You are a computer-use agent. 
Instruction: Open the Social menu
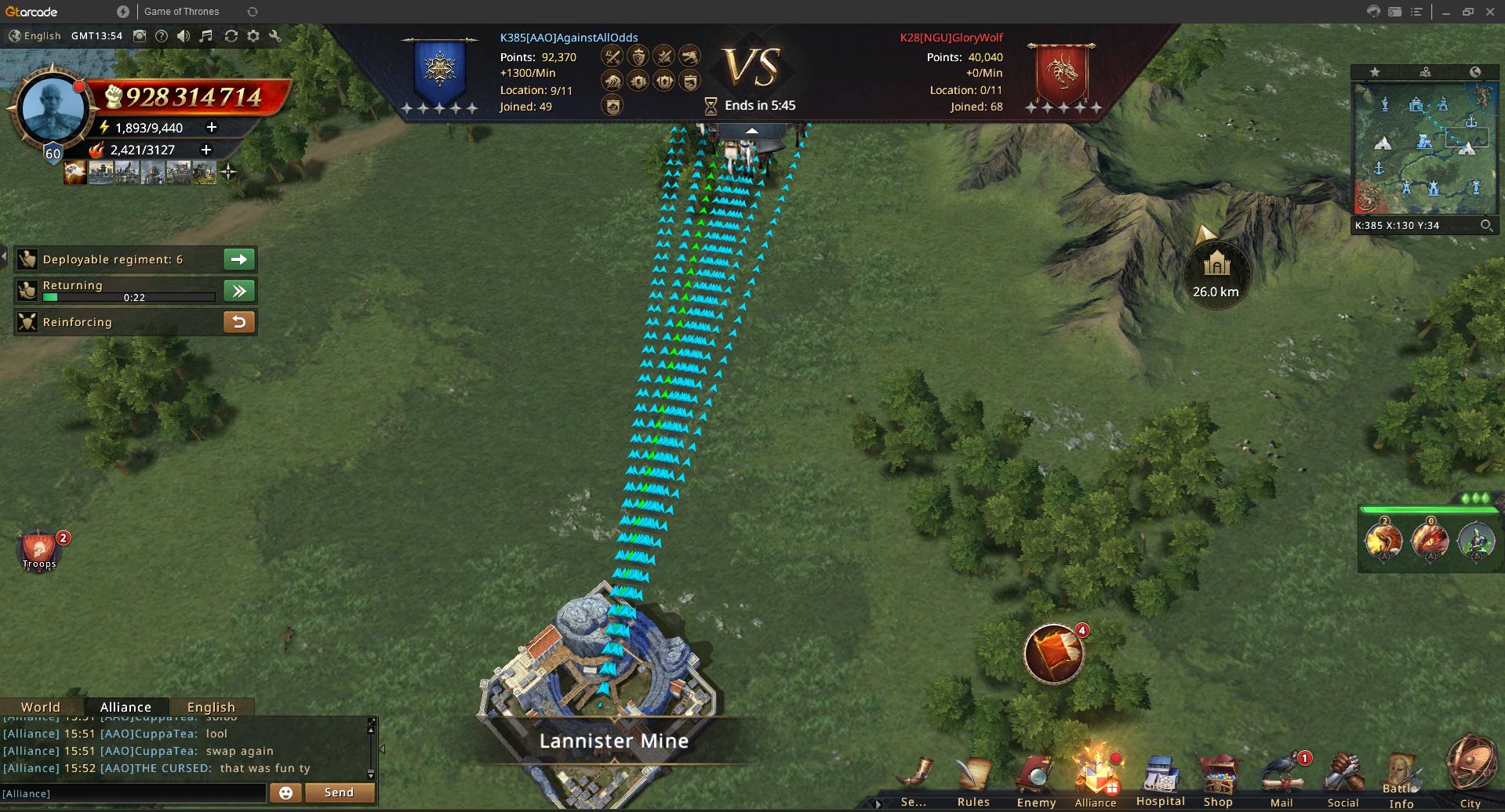tap(1343, 778)
